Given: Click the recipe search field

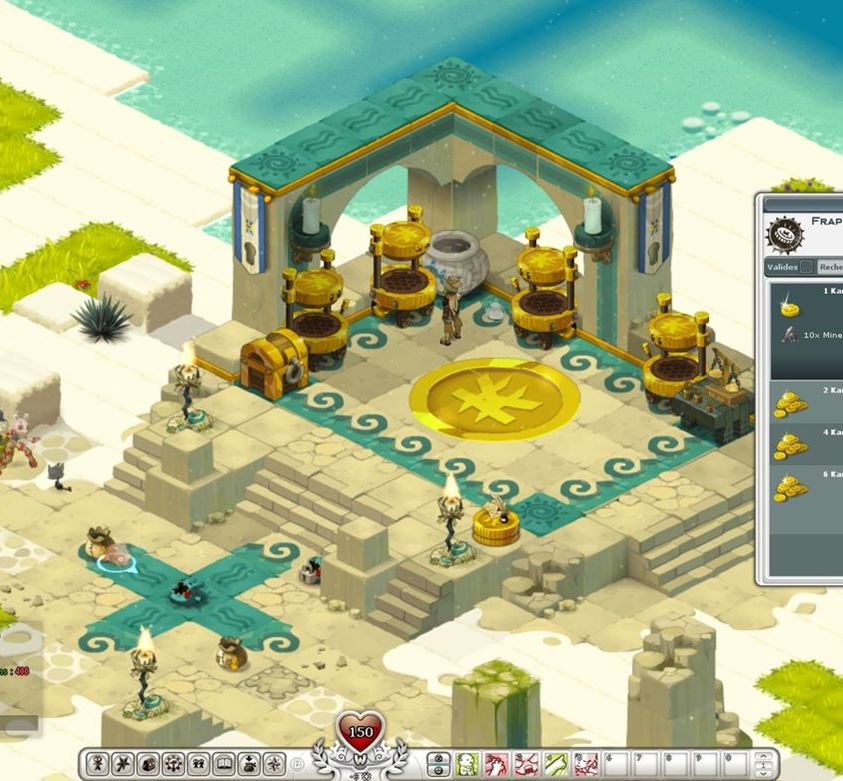Looking at the screenshot, I should pos(831,267).
